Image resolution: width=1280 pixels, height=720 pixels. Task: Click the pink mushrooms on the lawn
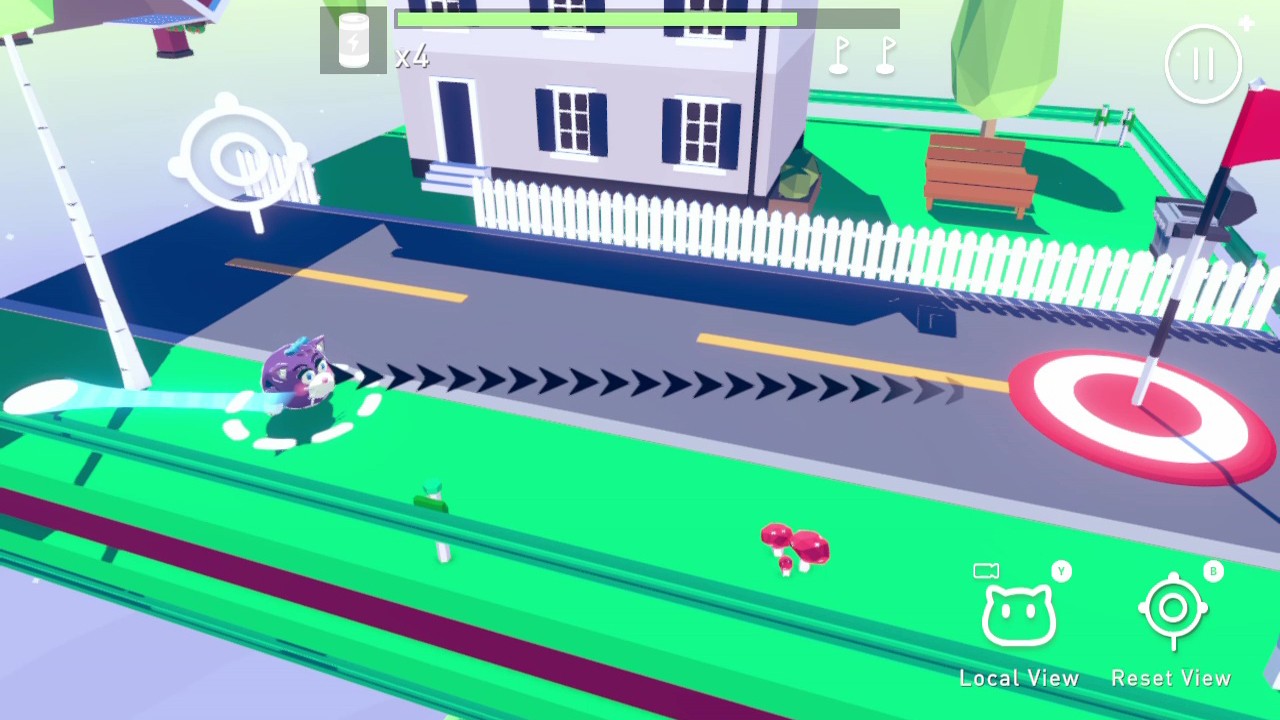(793, 548)
